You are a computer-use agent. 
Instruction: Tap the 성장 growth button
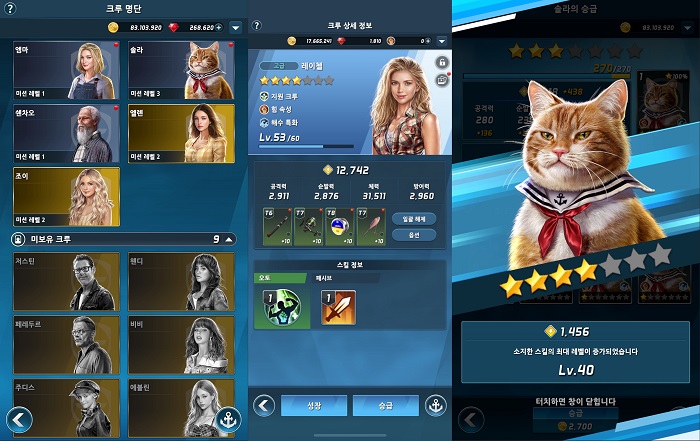click(x=313, y=406)
